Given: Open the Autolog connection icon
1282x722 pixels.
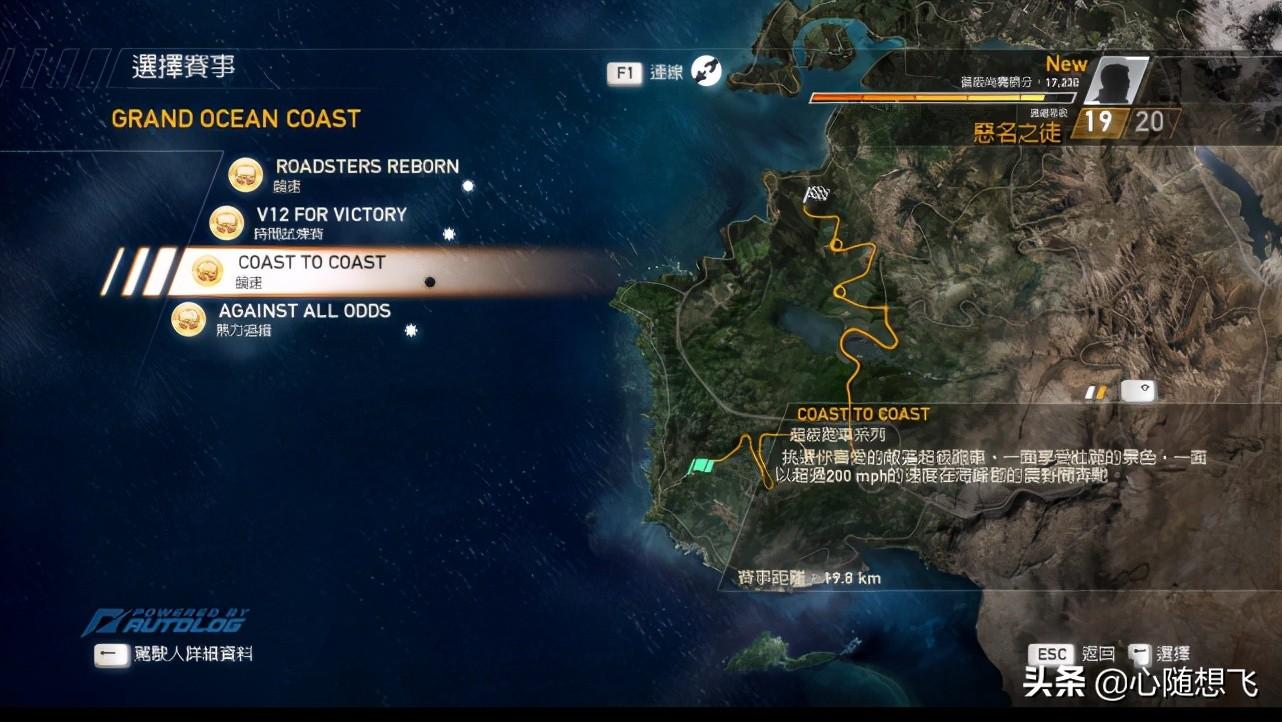Looking at the screenshot, I should (706, 71).
